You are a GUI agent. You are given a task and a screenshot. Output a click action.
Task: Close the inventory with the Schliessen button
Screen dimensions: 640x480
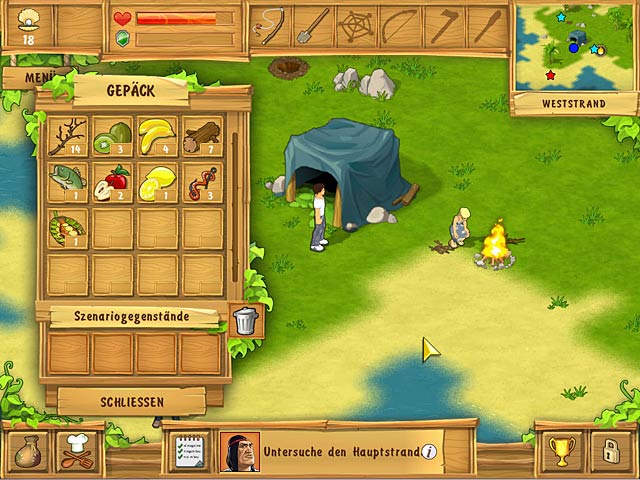pyautogui.click(x=131, y=402)
